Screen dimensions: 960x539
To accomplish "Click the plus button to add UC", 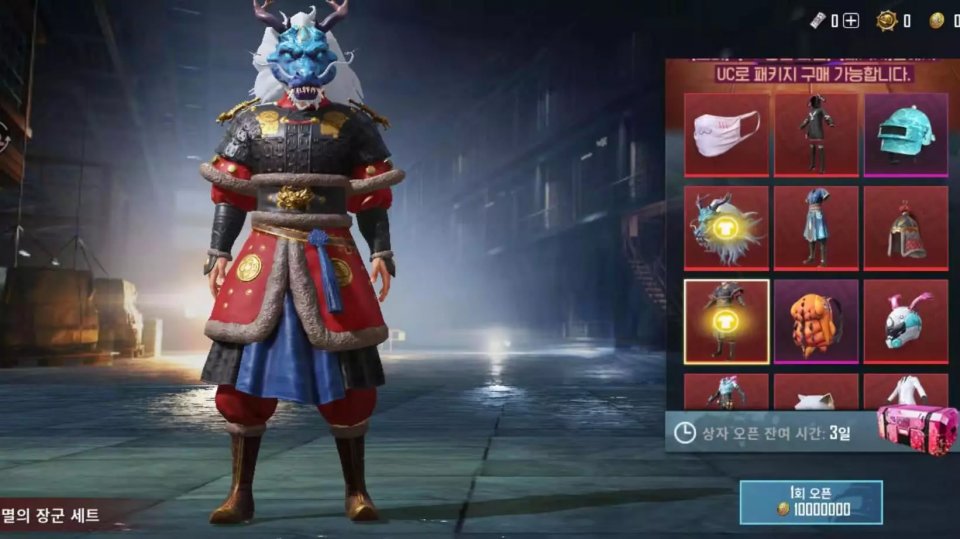I will [851, 21].
